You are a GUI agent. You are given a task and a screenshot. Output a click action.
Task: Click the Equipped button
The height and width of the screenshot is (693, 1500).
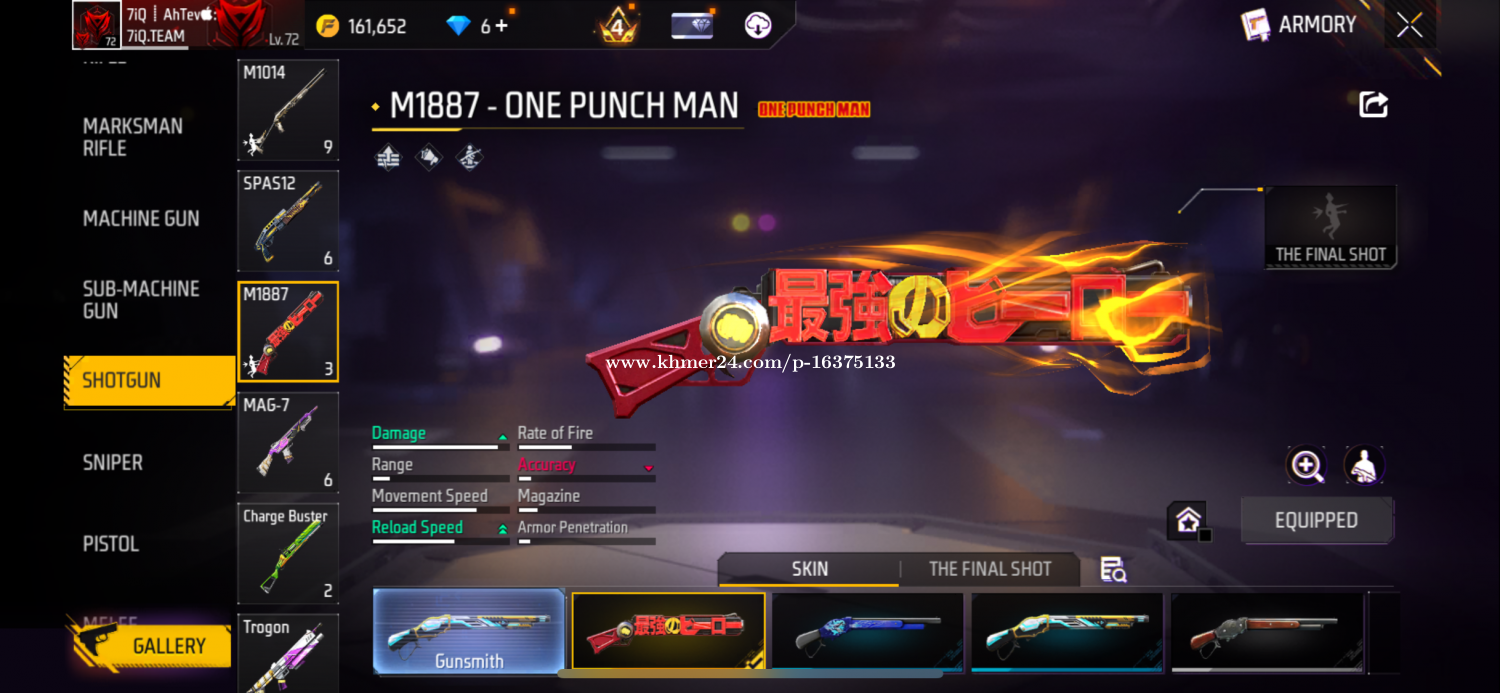[x=1316, y=521]
